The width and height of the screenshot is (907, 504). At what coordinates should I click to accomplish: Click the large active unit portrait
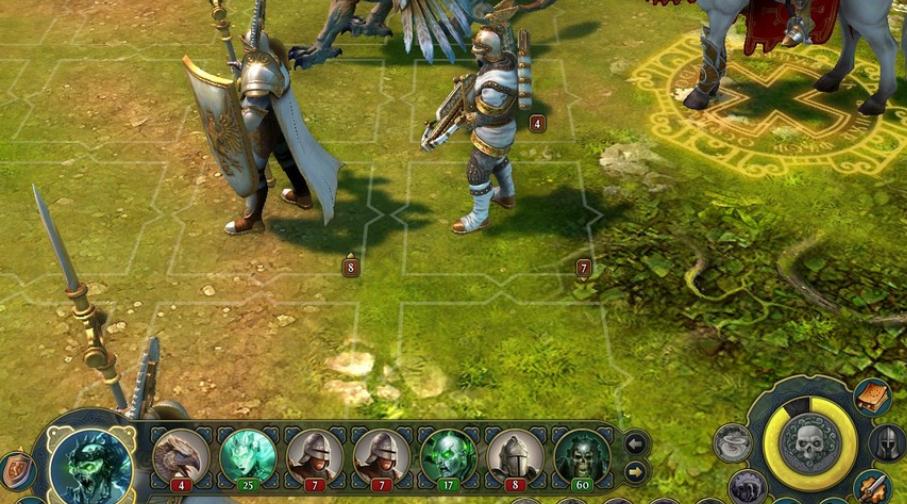point(92,464)
